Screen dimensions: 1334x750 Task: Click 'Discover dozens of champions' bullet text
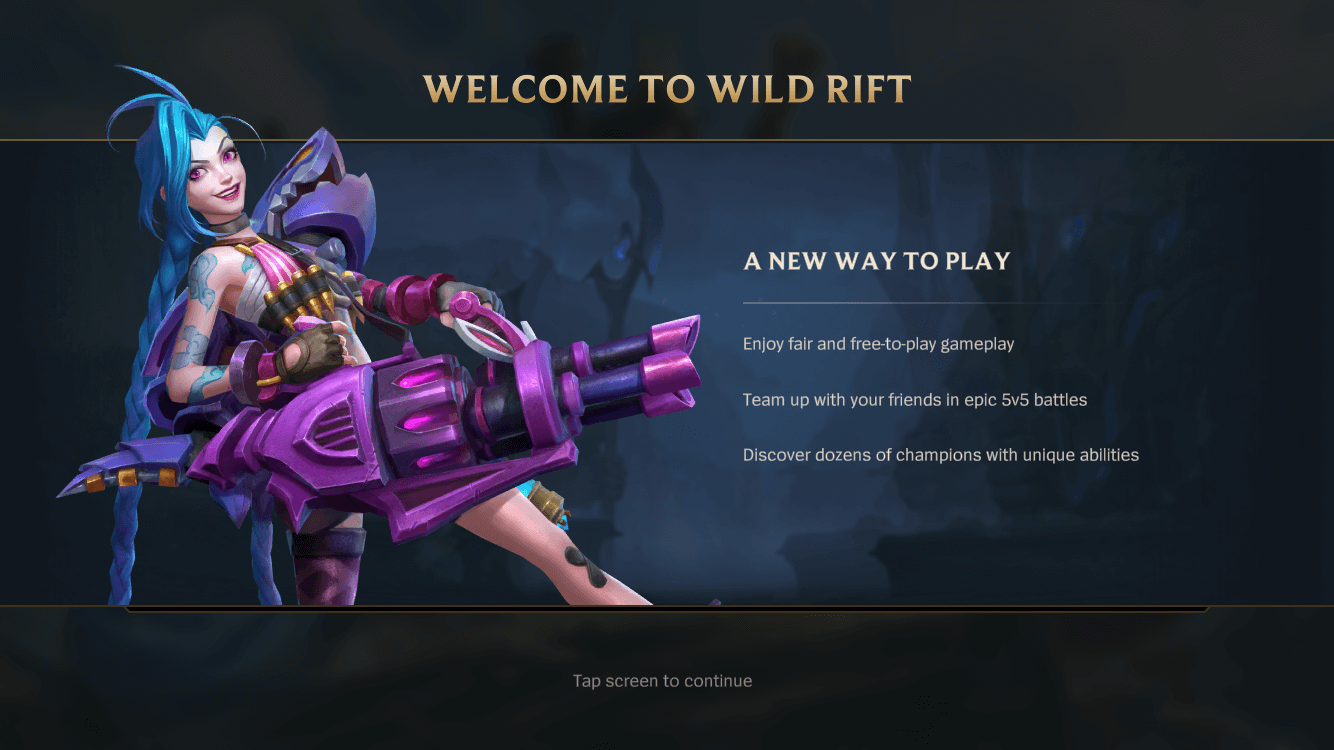coord(940,454)
